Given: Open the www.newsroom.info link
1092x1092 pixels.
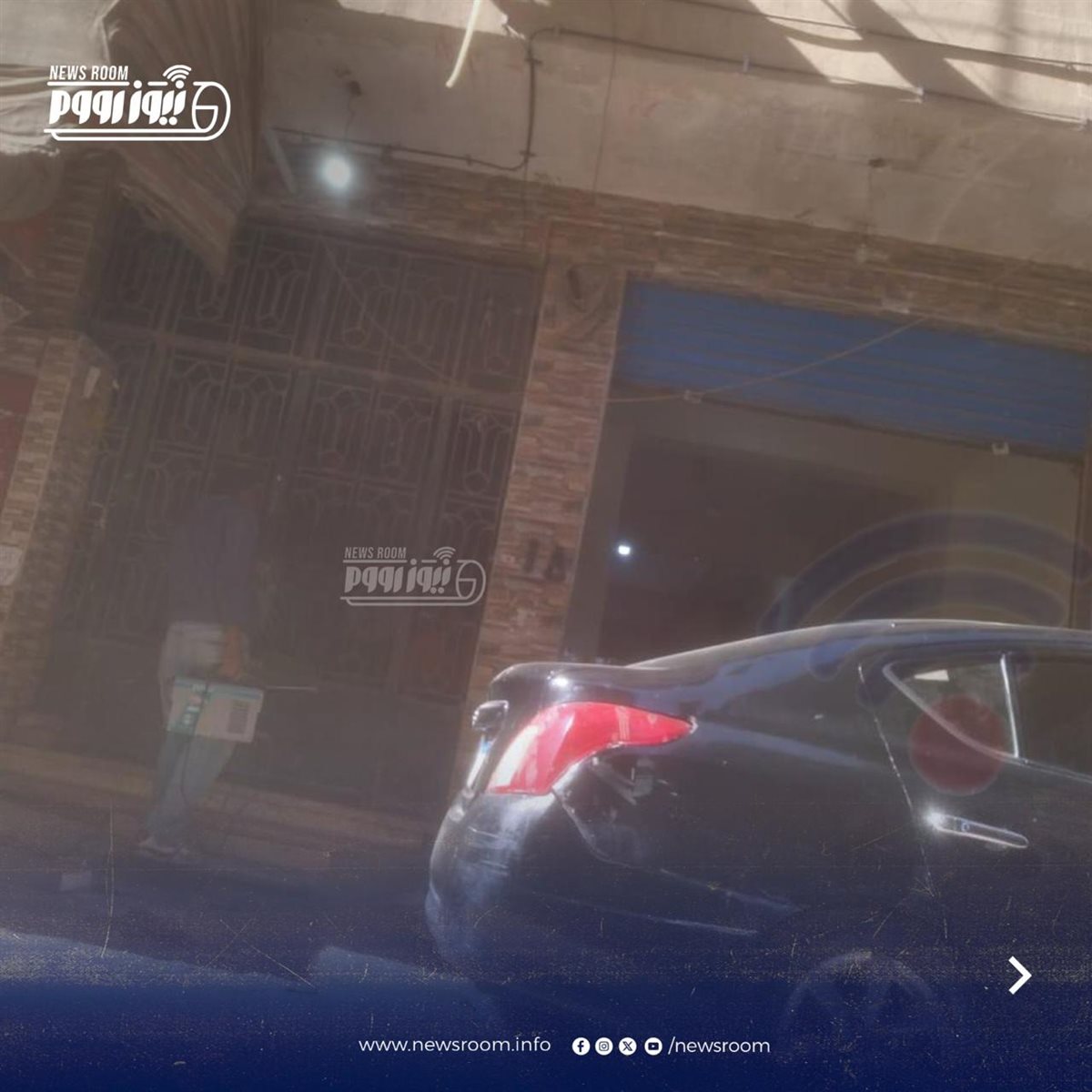Looking at the screenshot, I should (454, 1046).
